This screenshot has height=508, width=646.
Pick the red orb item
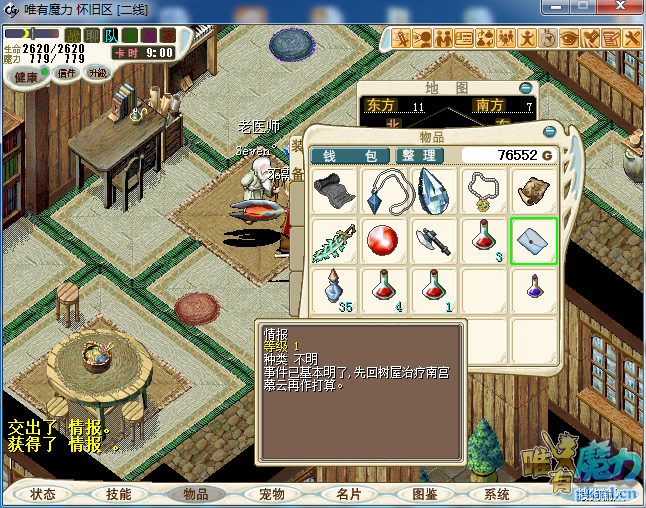point(383,241)
